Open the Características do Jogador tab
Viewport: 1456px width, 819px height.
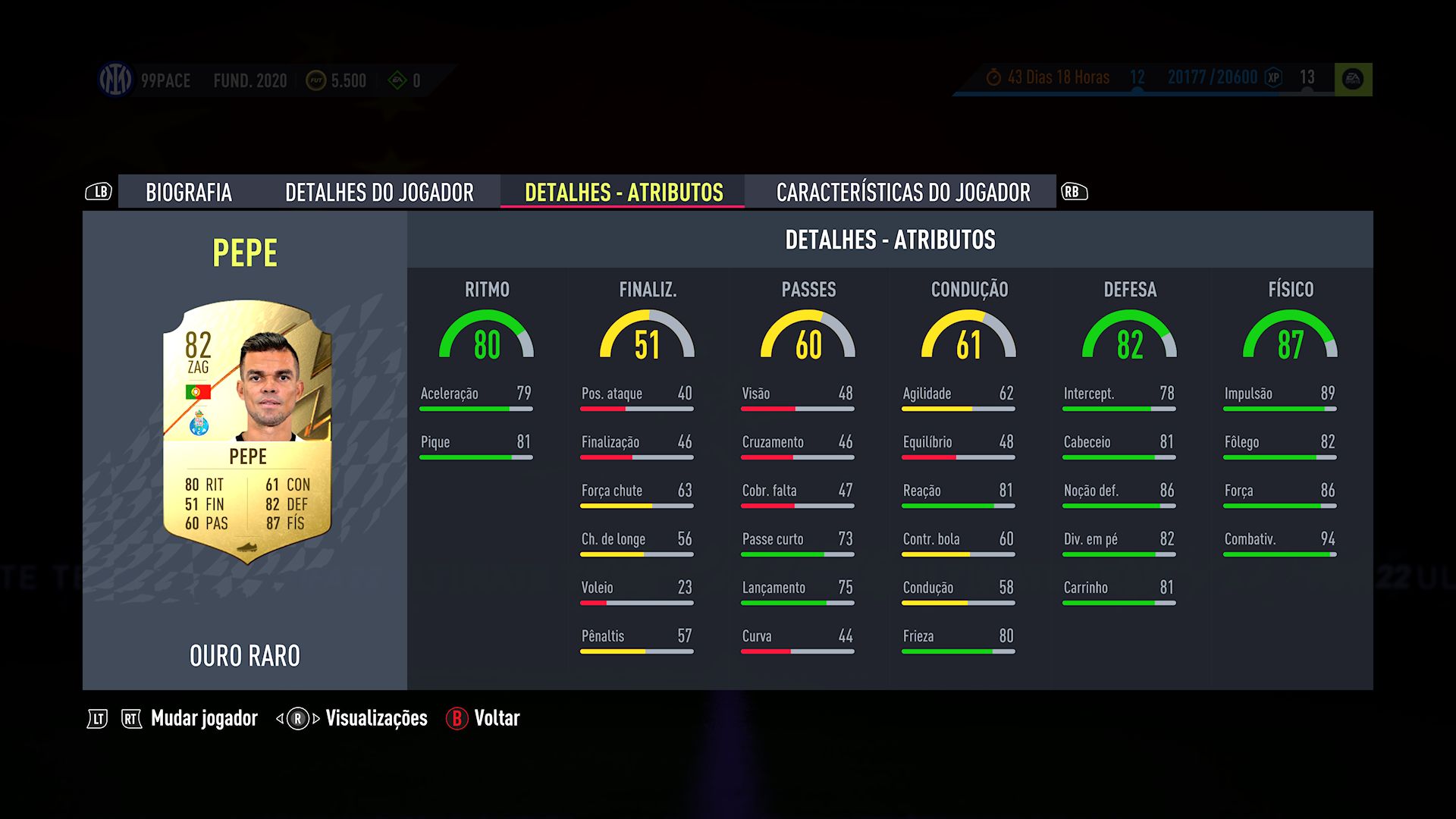pyautogui.click(x=902, y=193)
